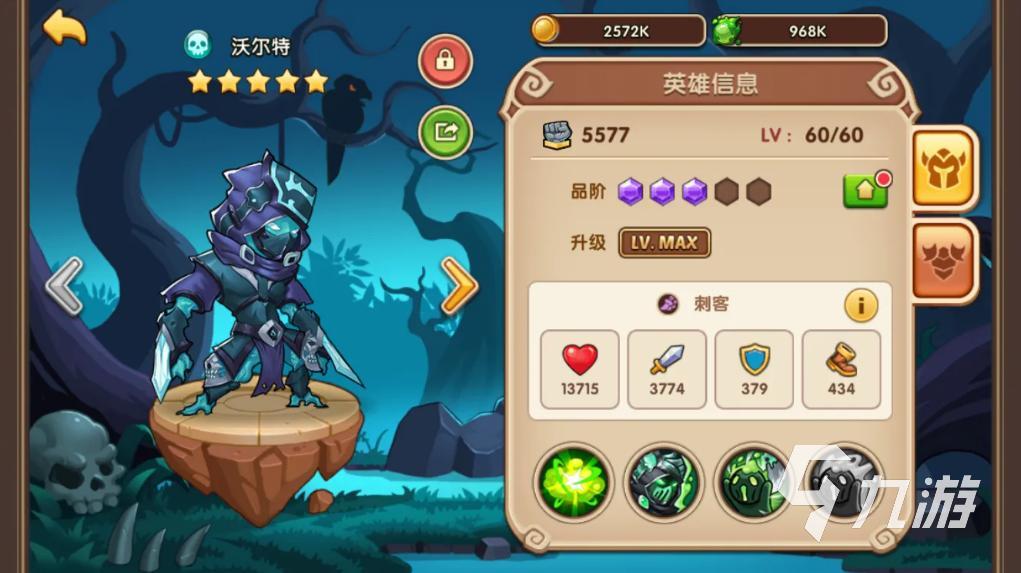Show the previous hero with left arrow

(64, 286)
